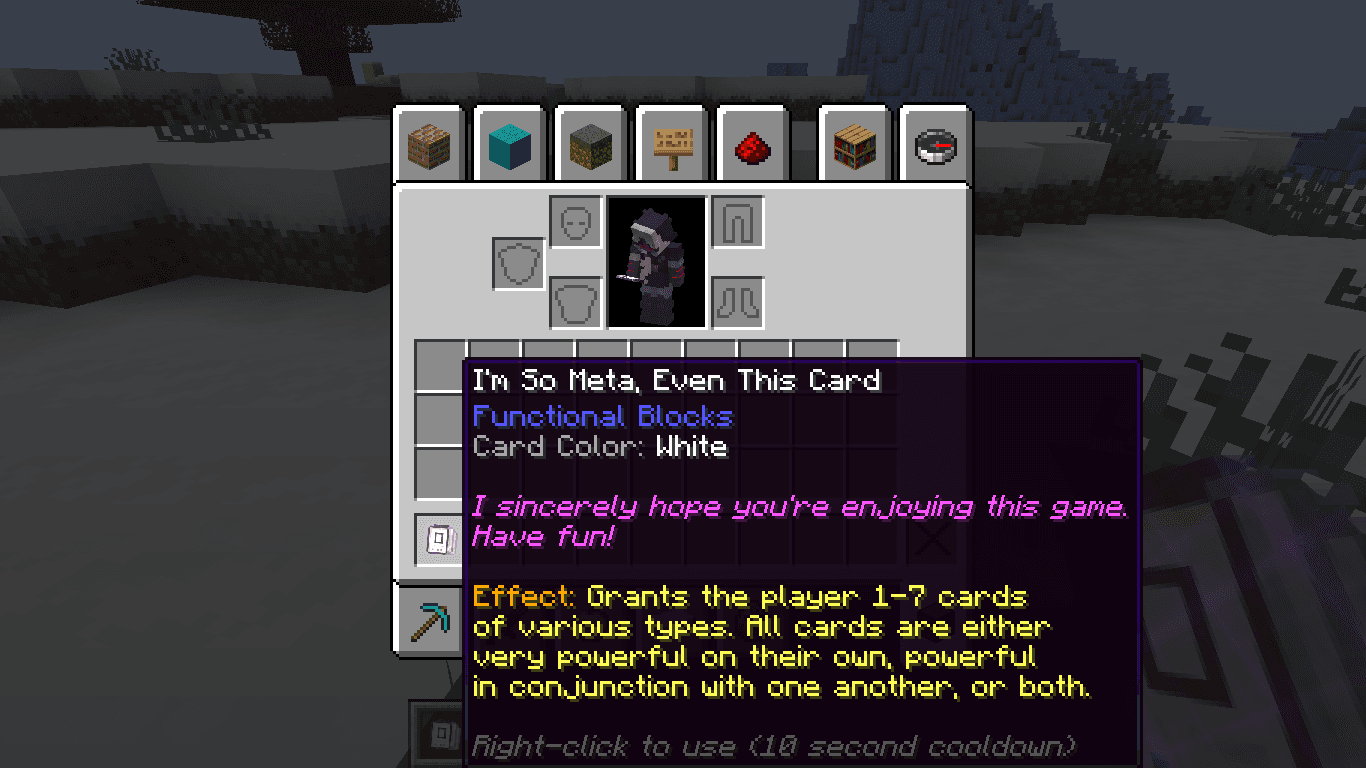This screenshot has height=768, width=1366.
Task: Click the empty chestplate armor slot
Action: click(x=576, y=302)
